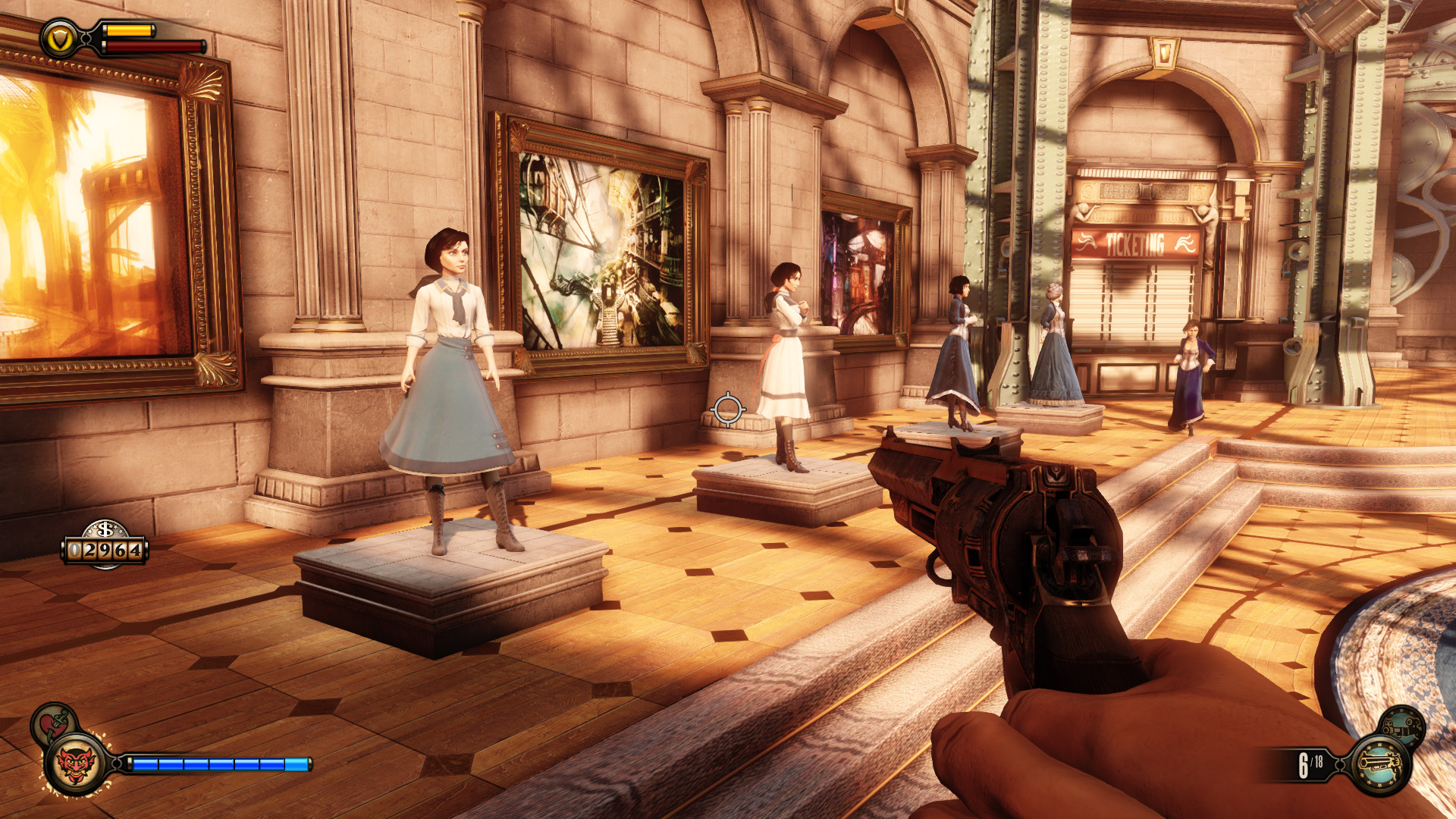Click the equipped revolver weapon icon
The width and height of the screenshot is (1456, 819).
[1380, 764]
